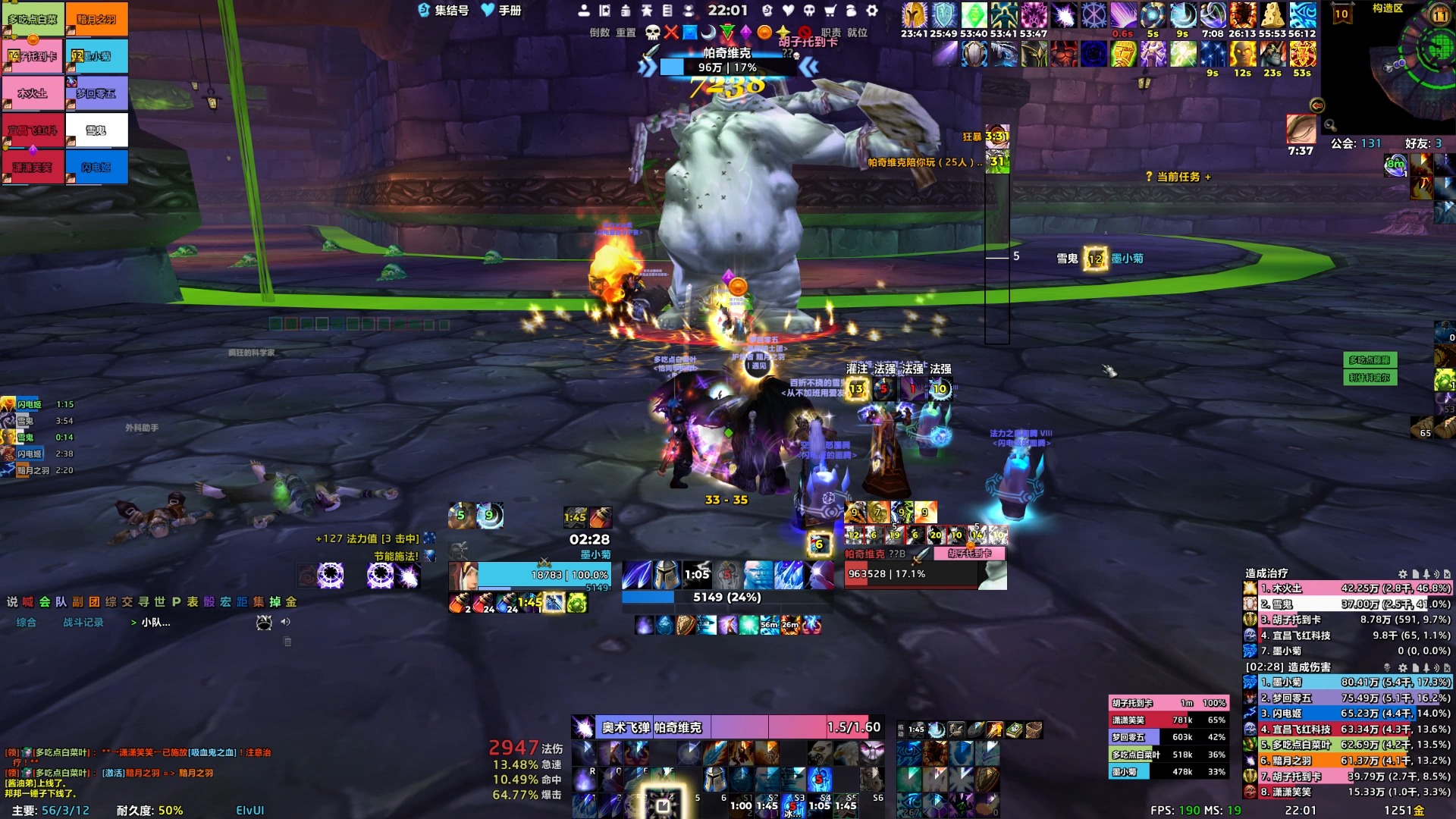The width and height of the screenshot is (1456, 819).
Task: Switch to the 综合 chat tab
Action: pos(27,623)
